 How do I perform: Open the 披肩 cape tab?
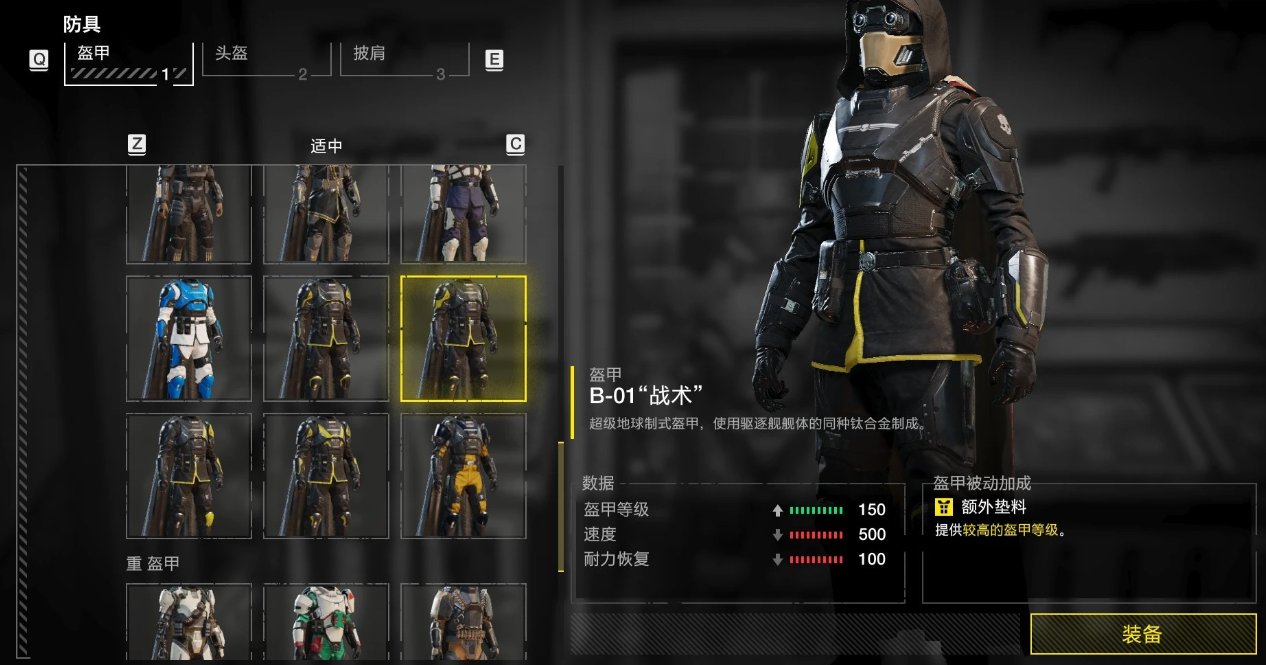pos(410,59)
